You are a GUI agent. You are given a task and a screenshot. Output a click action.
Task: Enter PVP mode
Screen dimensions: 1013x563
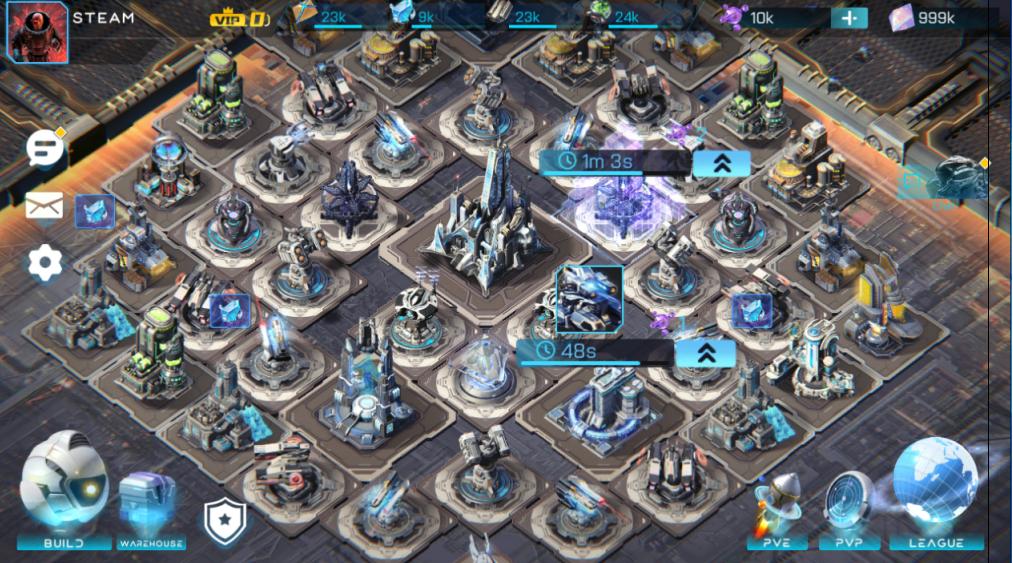[849, 510]
